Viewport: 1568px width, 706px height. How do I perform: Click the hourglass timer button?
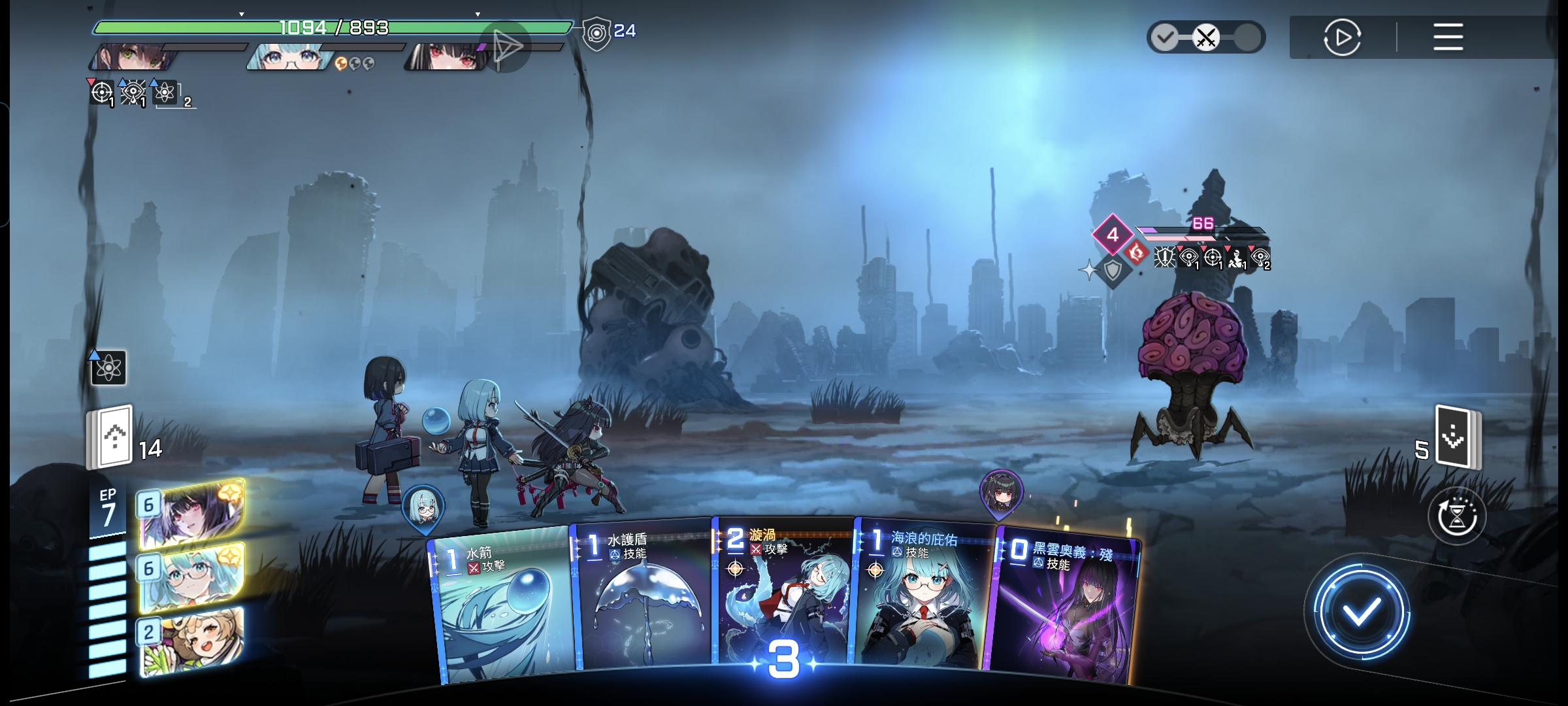1457,516
